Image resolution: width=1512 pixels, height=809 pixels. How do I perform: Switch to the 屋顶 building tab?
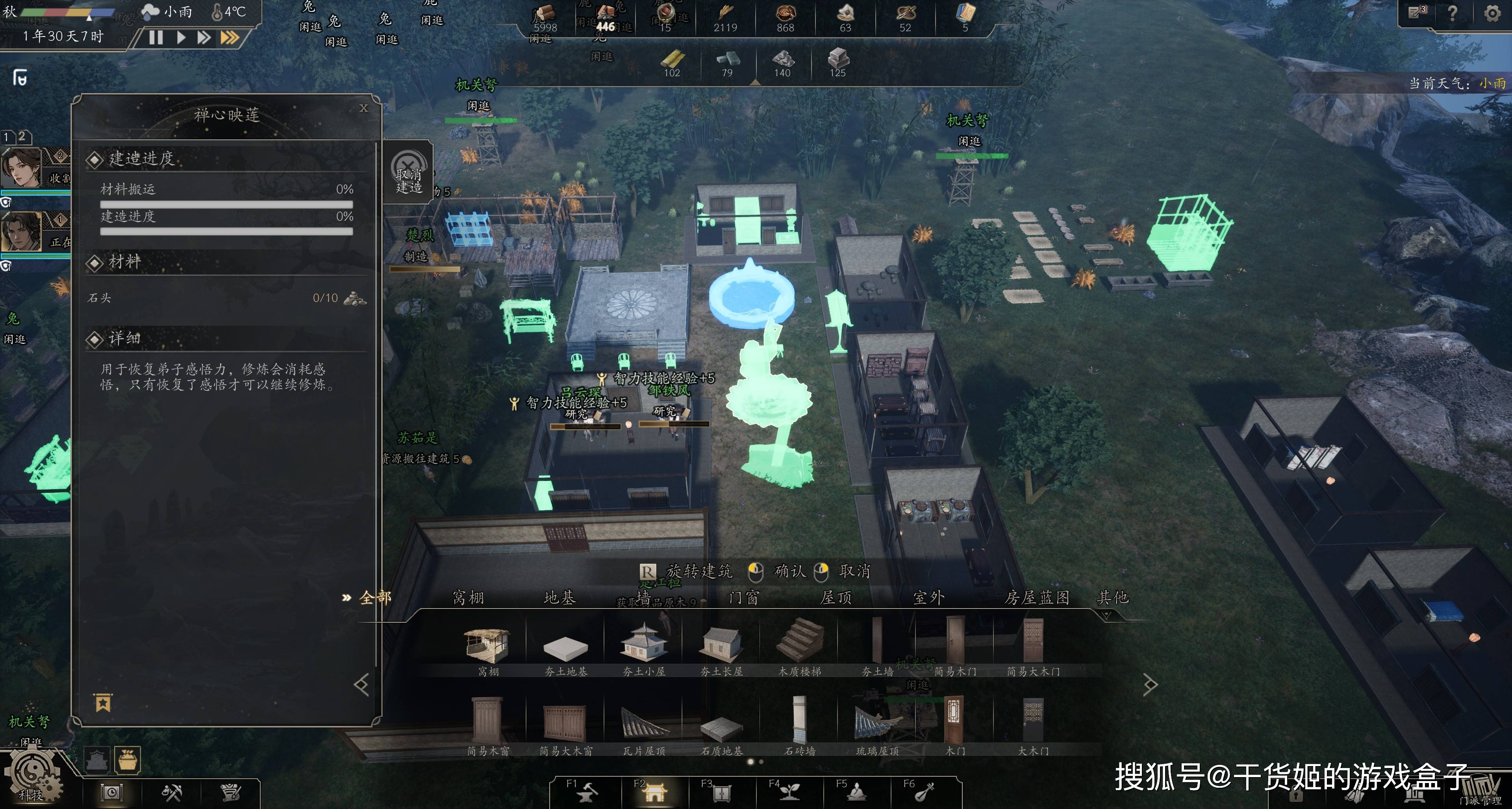pyautogui.click(x=836, y=597)
